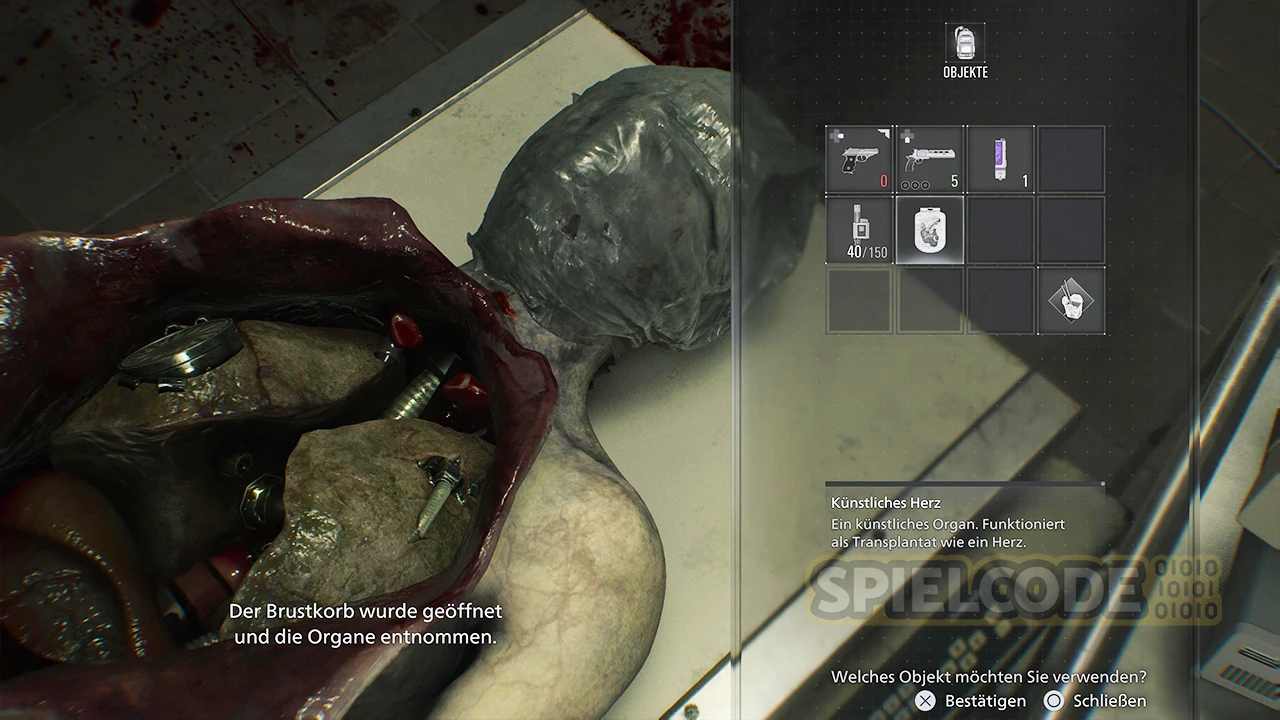
Task: Close the inventory with Schließen
Action: [x=1096, y=701]
